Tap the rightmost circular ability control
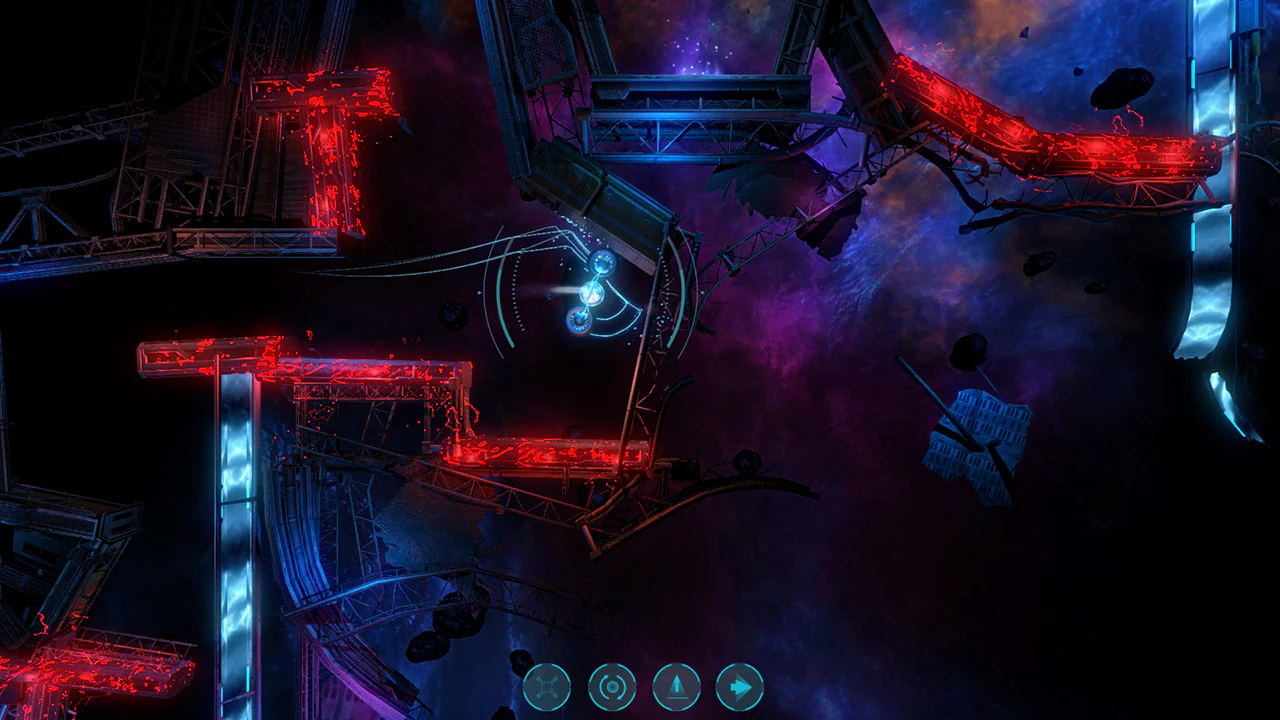The width and height of the screenshot is (1280, 720). pyautogui.click(x=740, y=686)
